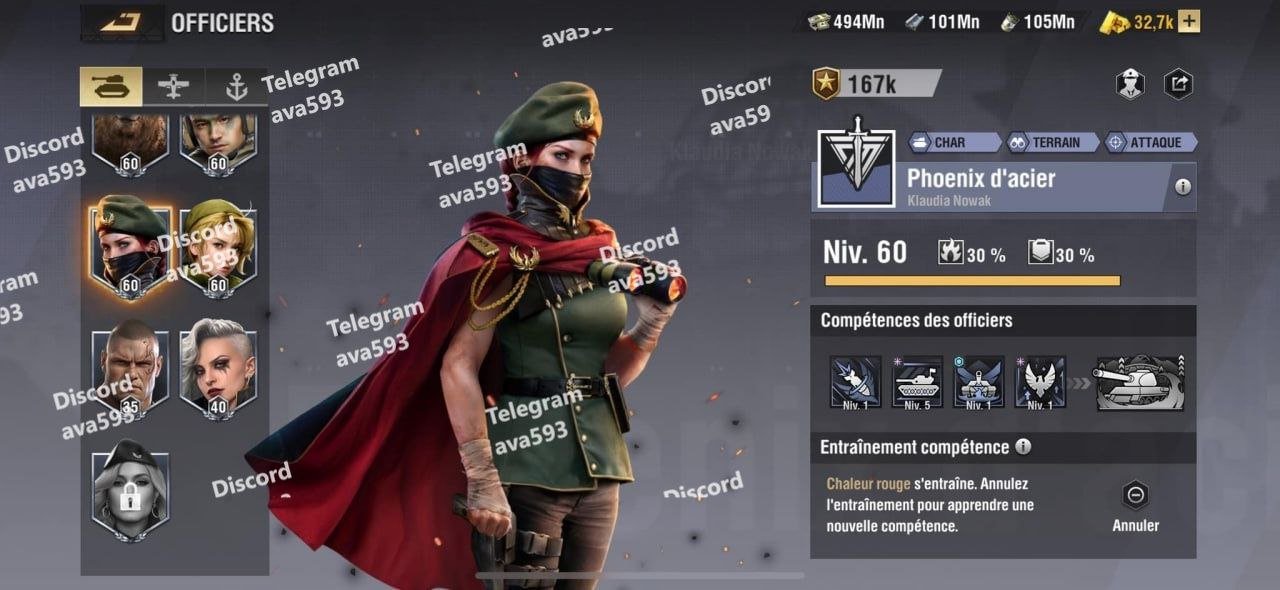
Task: Open the tank skill at Niv. 5
Action: [917, 382]
